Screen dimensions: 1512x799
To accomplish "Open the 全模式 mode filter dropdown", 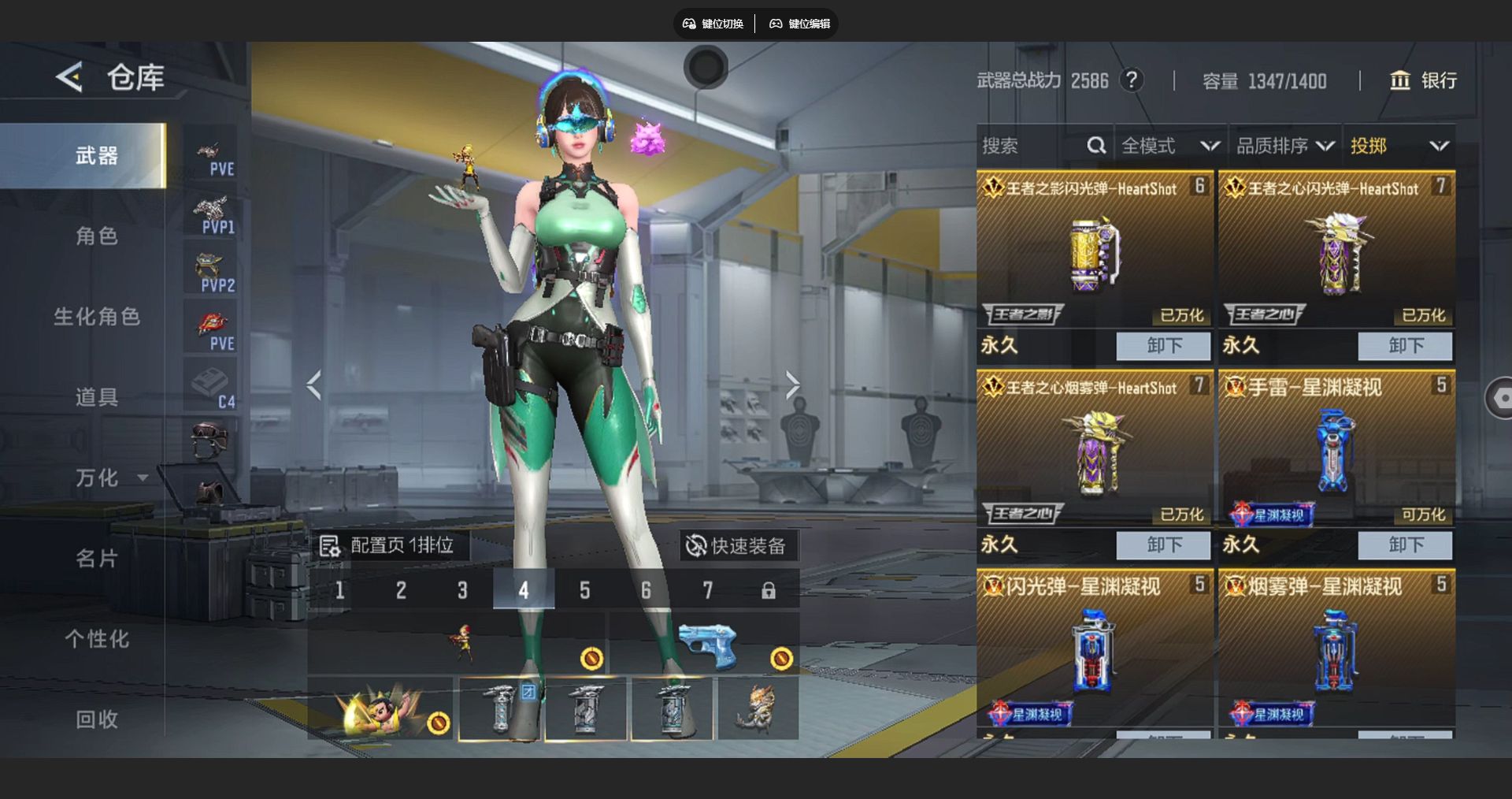I will 1170,146.
